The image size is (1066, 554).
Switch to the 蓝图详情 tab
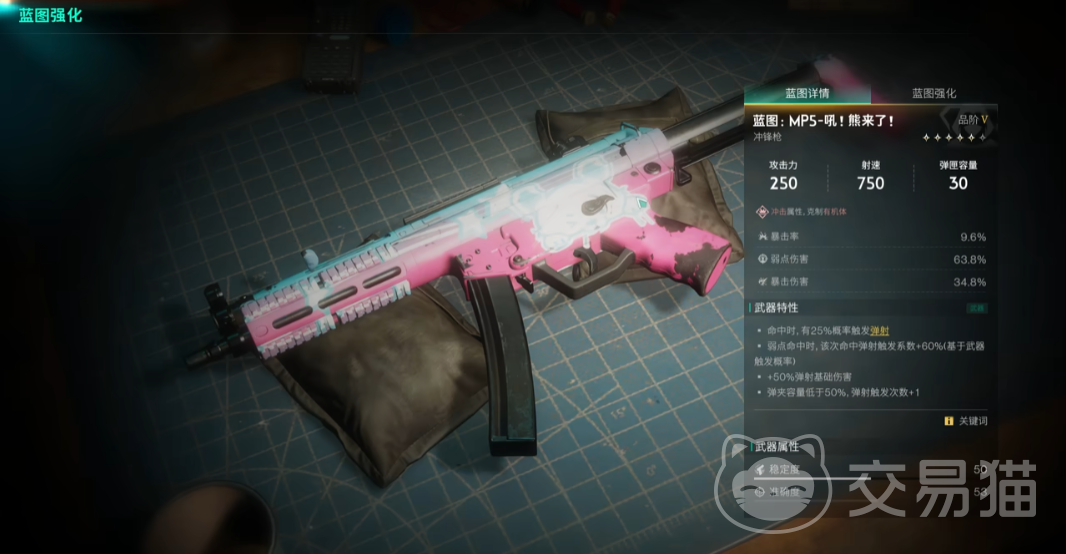807,93
